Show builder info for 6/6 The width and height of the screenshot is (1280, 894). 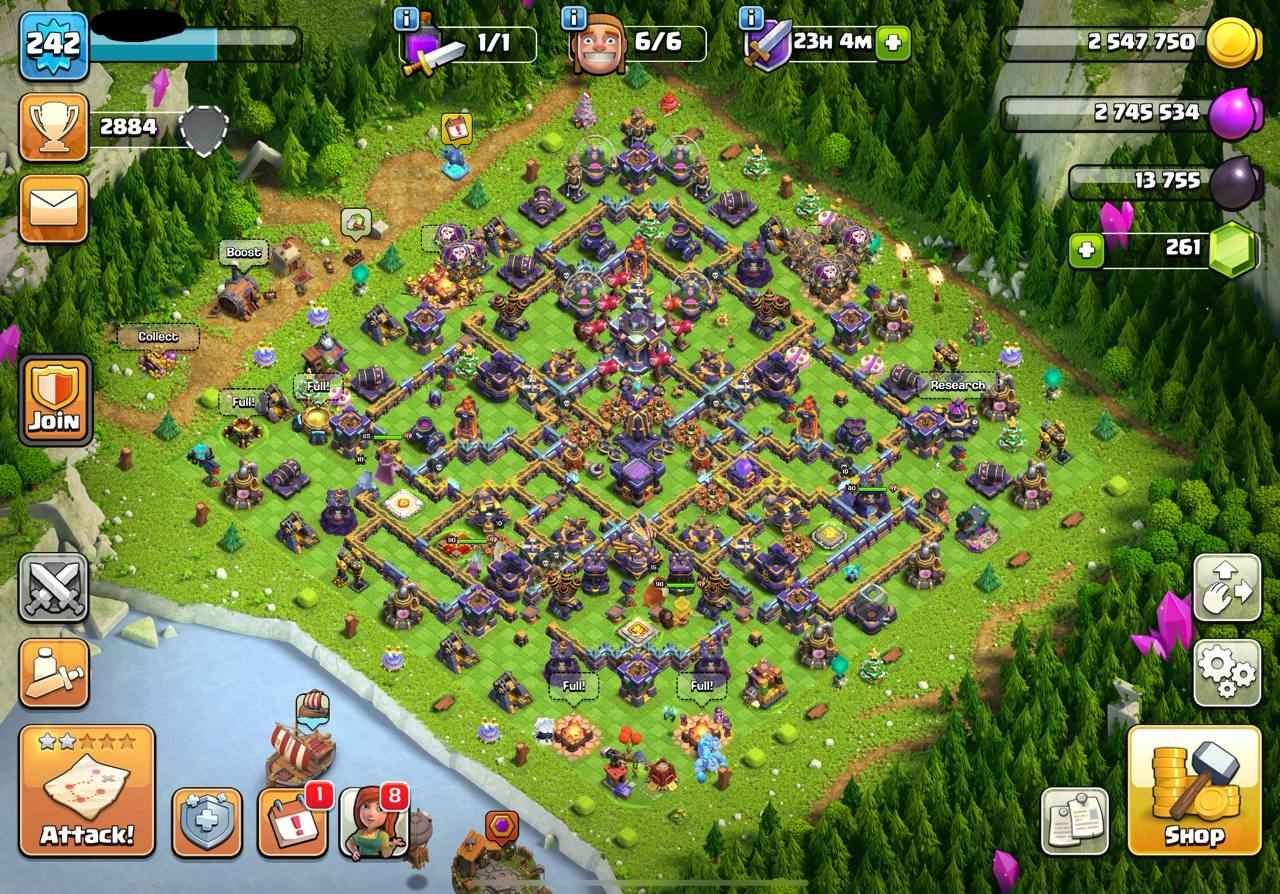(574, 18)
